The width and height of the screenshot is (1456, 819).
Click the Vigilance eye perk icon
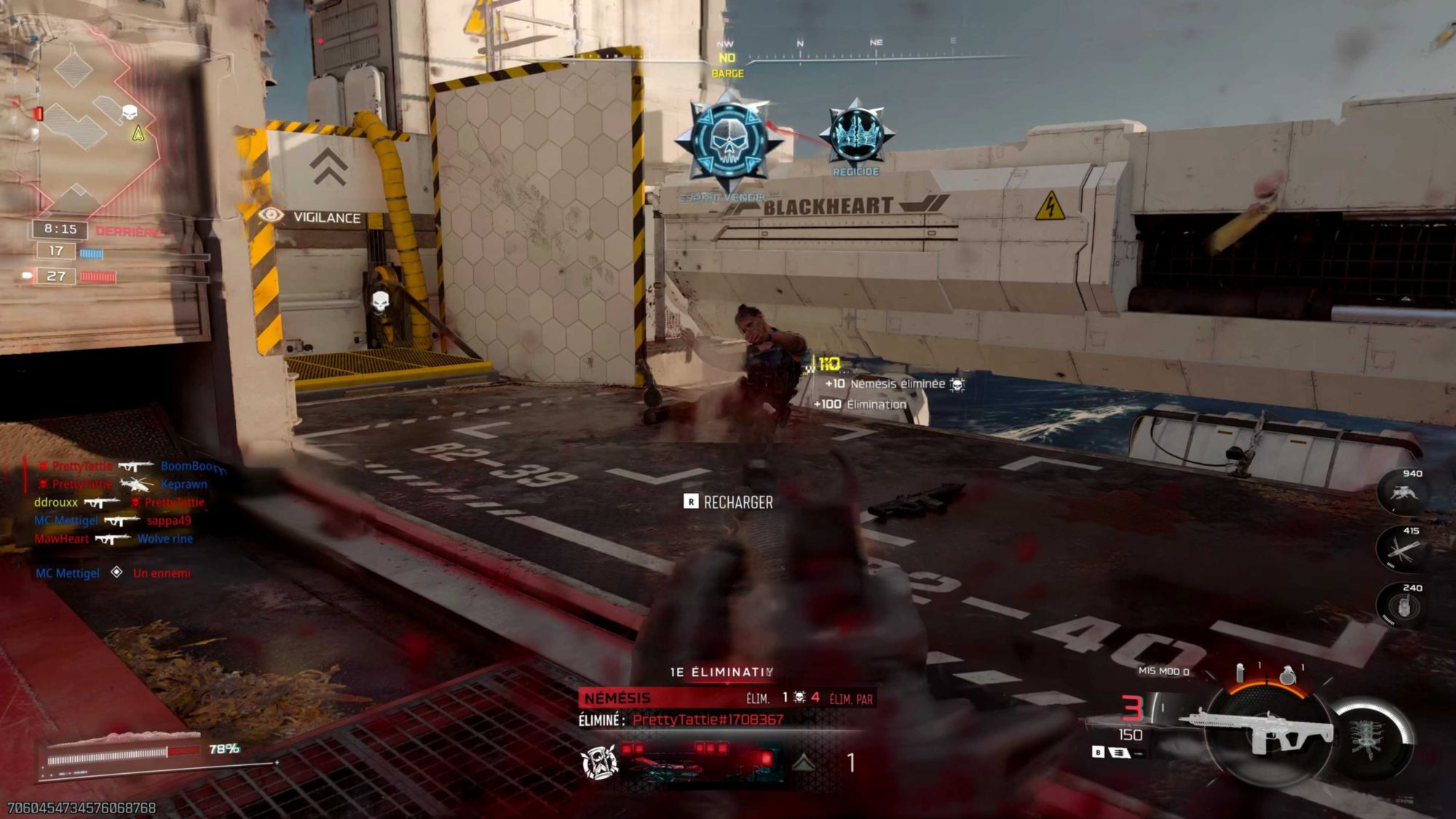(271, 215)
